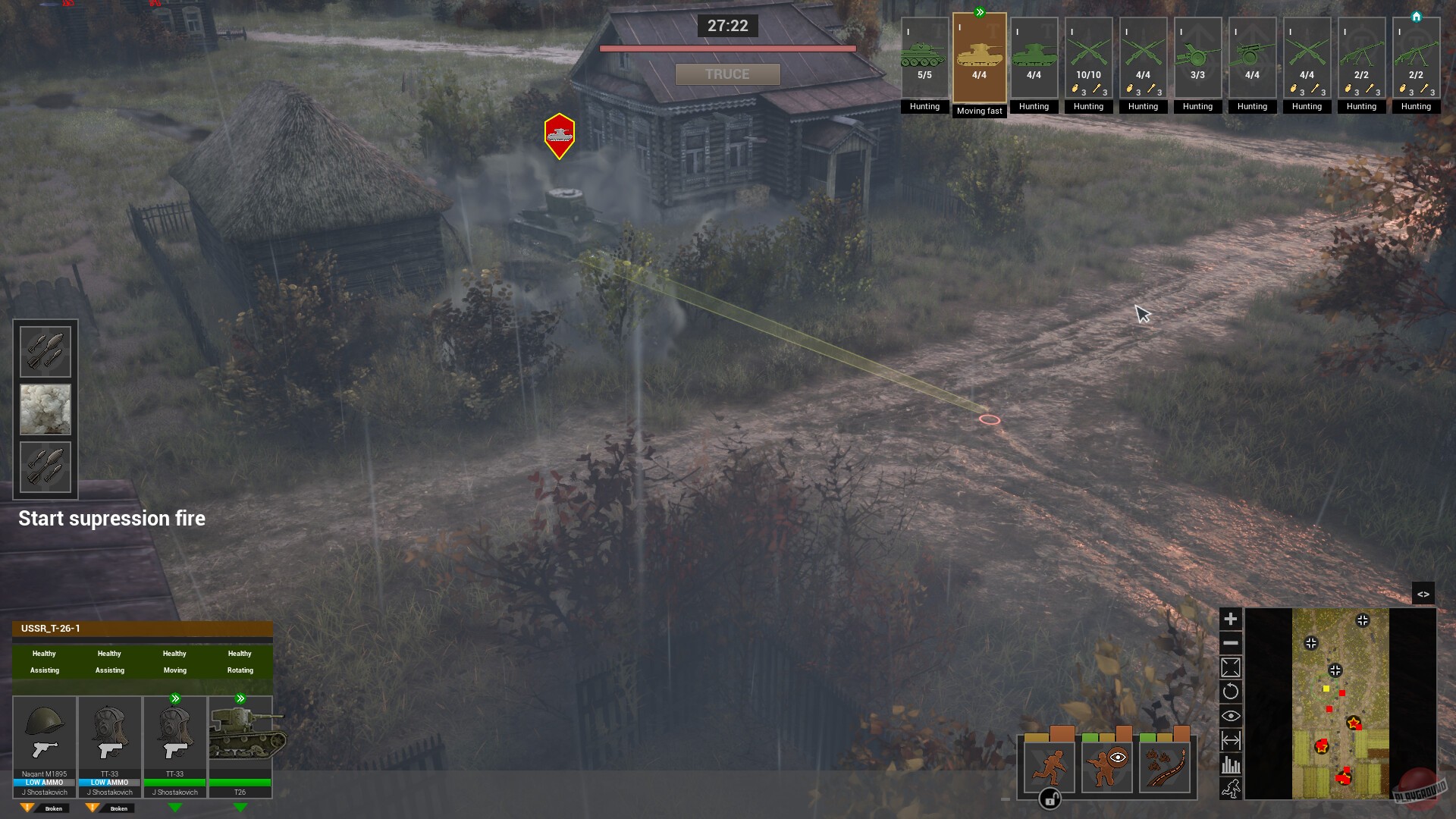Click the green fast-move chevron on T26 portrait
This screenshot has height=819, width=1456.
coord(241,698)
